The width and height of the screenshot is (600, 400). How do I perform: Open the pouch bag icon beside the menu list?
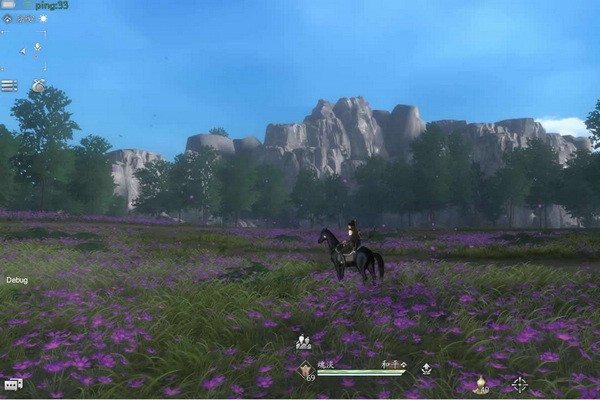38,86
